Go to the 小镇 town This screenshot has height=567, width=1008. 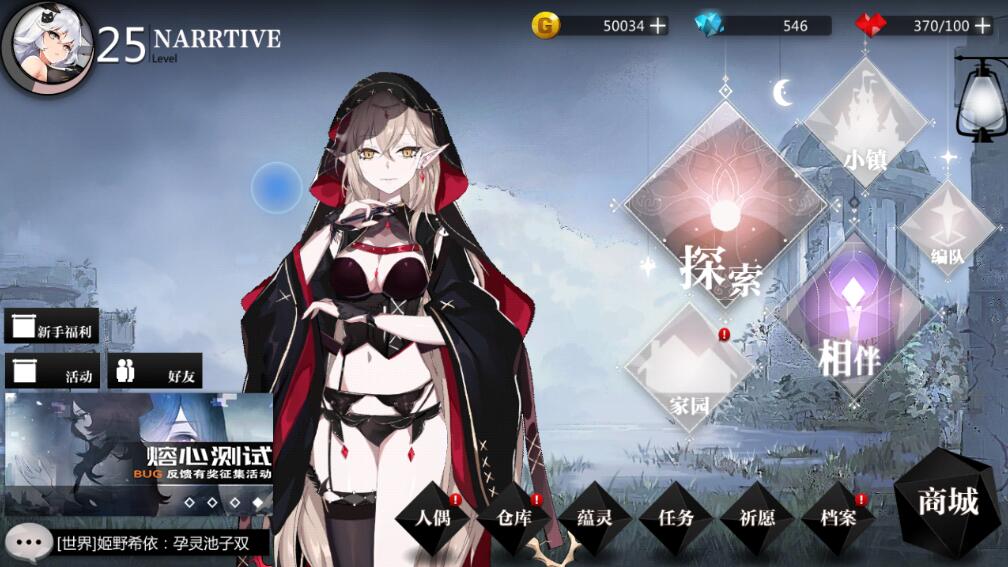pos(866,125)
